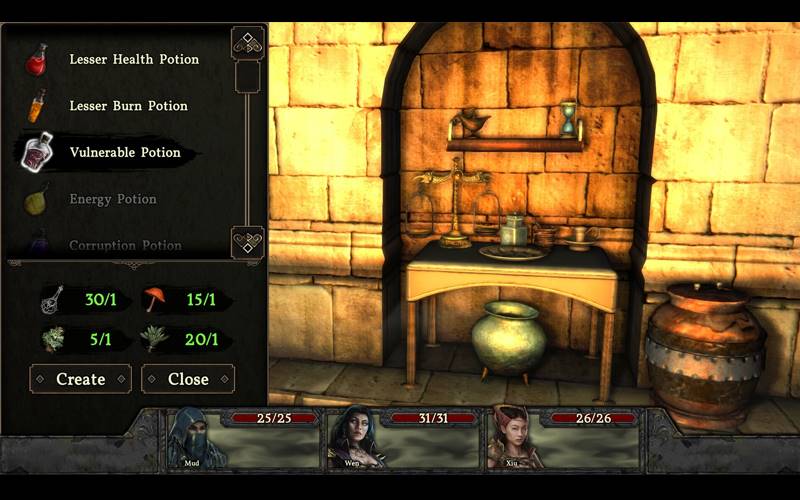Choose the Lesser Burn Potion recipe
800x500 pixels.
[128, 106]
